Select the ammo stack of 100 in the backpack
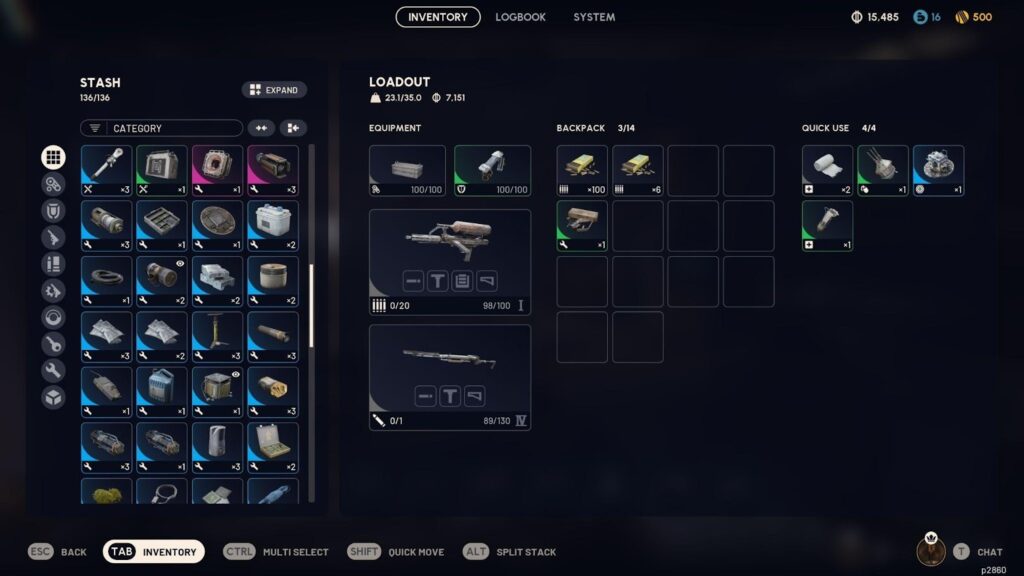The height and width of the screenshot is (576, 1024). tap(582, 171)
